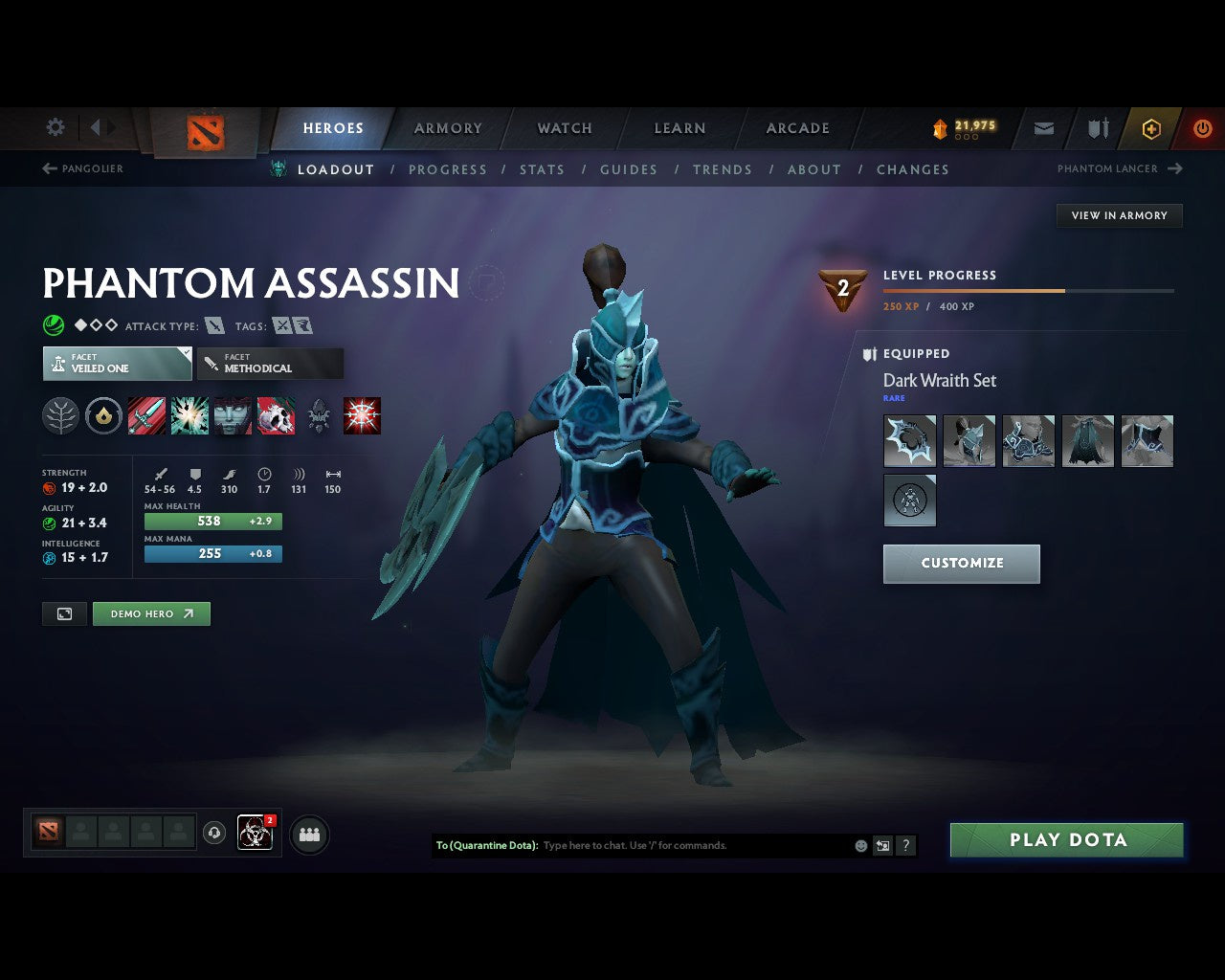The height and width of the screenshot is (980, 1225).
Task: Advance to Phantom Lancer with forward arrow
Action: 1174,168
